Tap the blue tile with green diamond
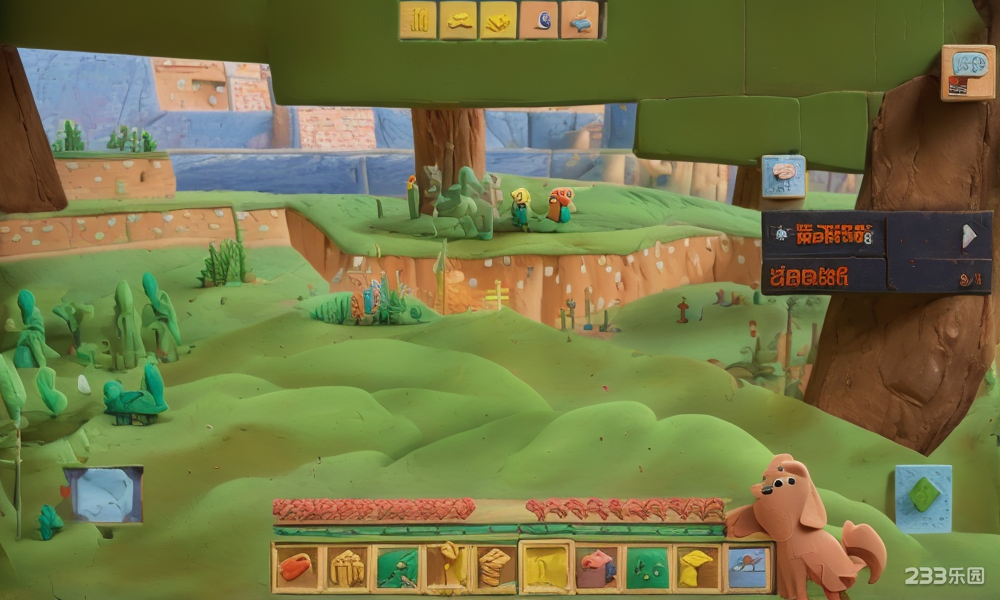 (x=923, y=497)
